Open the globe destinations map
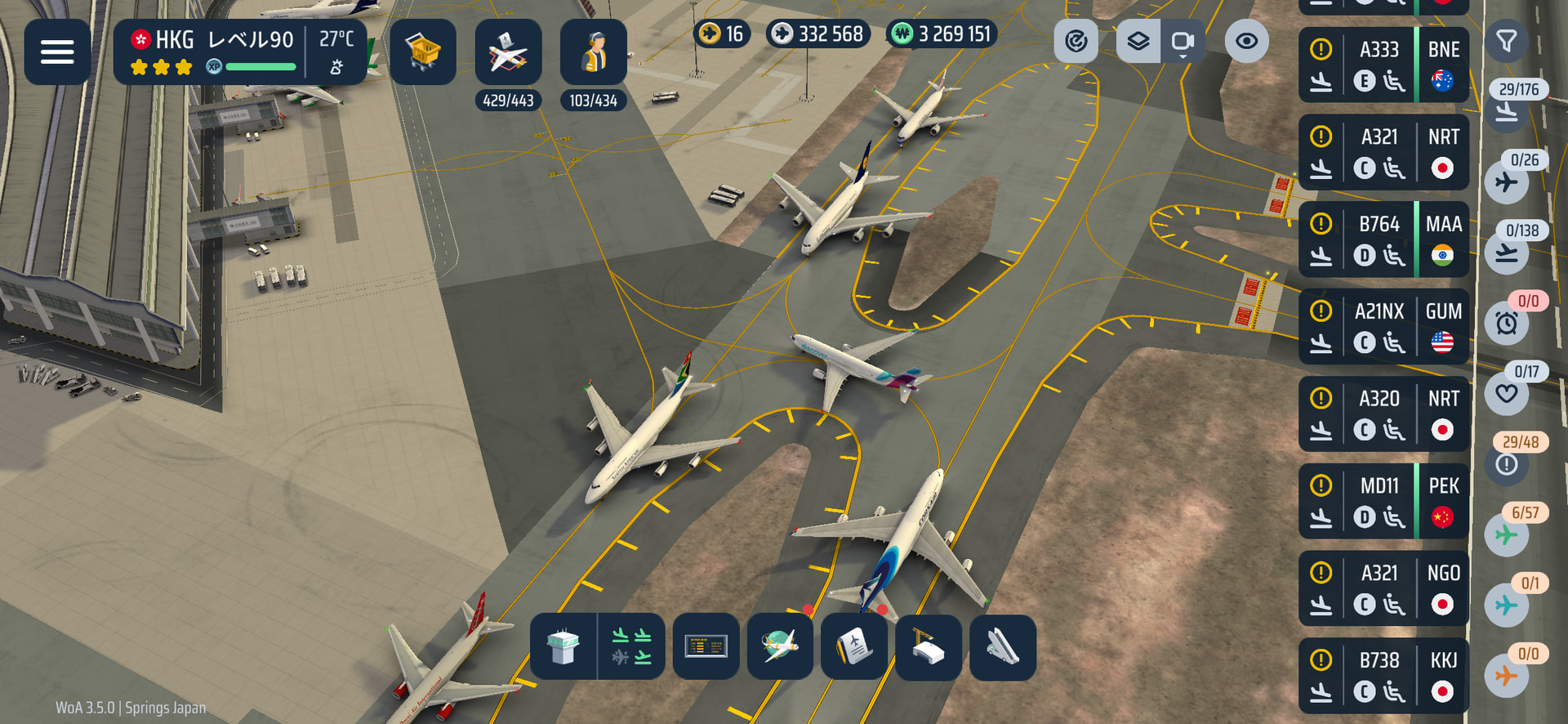Screen dimensions: 1568x724 [780, 647]
